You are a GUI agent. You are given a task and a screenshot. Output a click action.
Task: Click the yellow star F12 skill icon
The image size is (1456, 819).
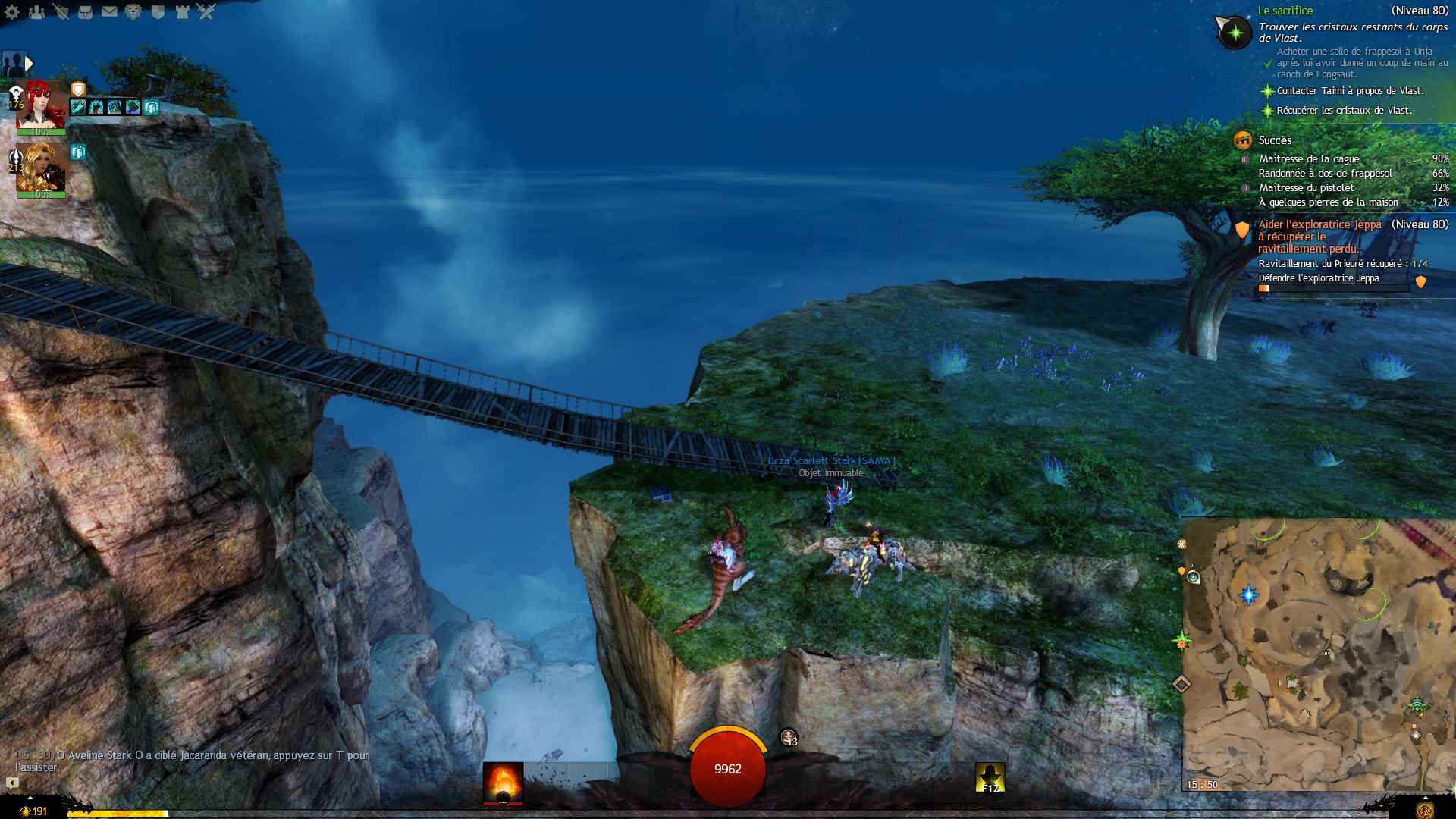point(990,777)
